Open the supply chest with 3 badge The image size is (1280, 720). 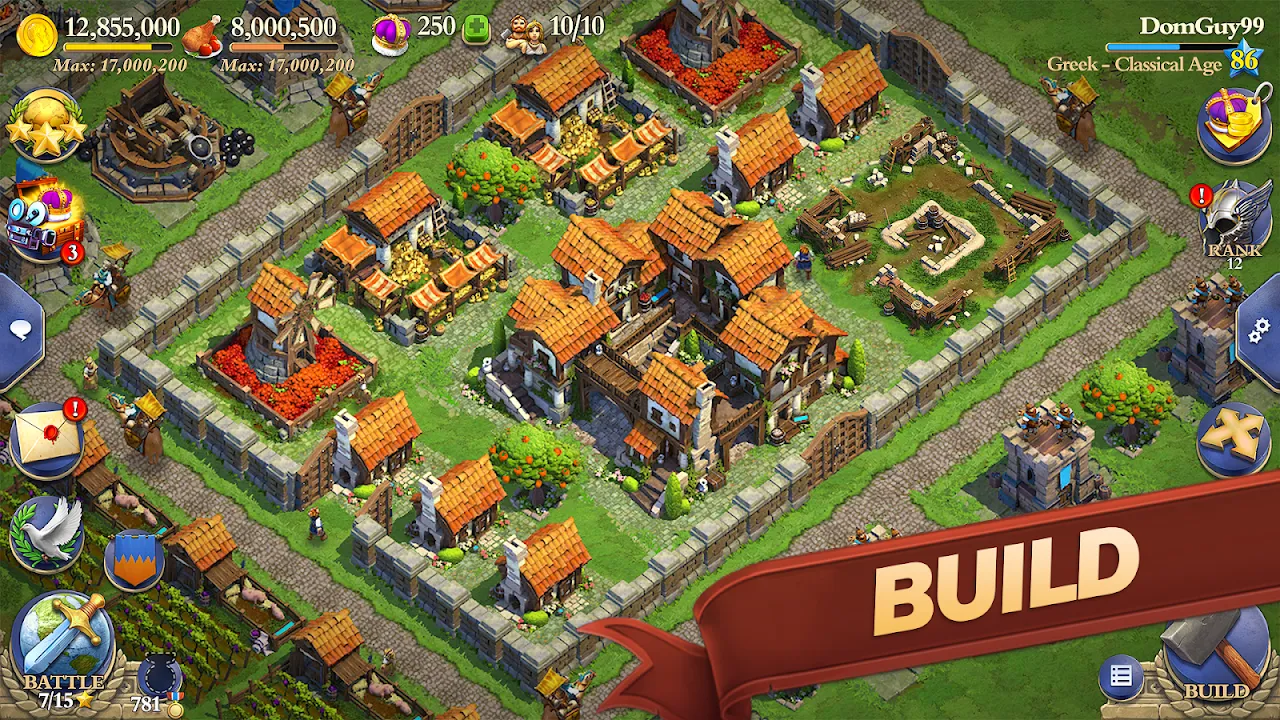(x=42, y=221)
